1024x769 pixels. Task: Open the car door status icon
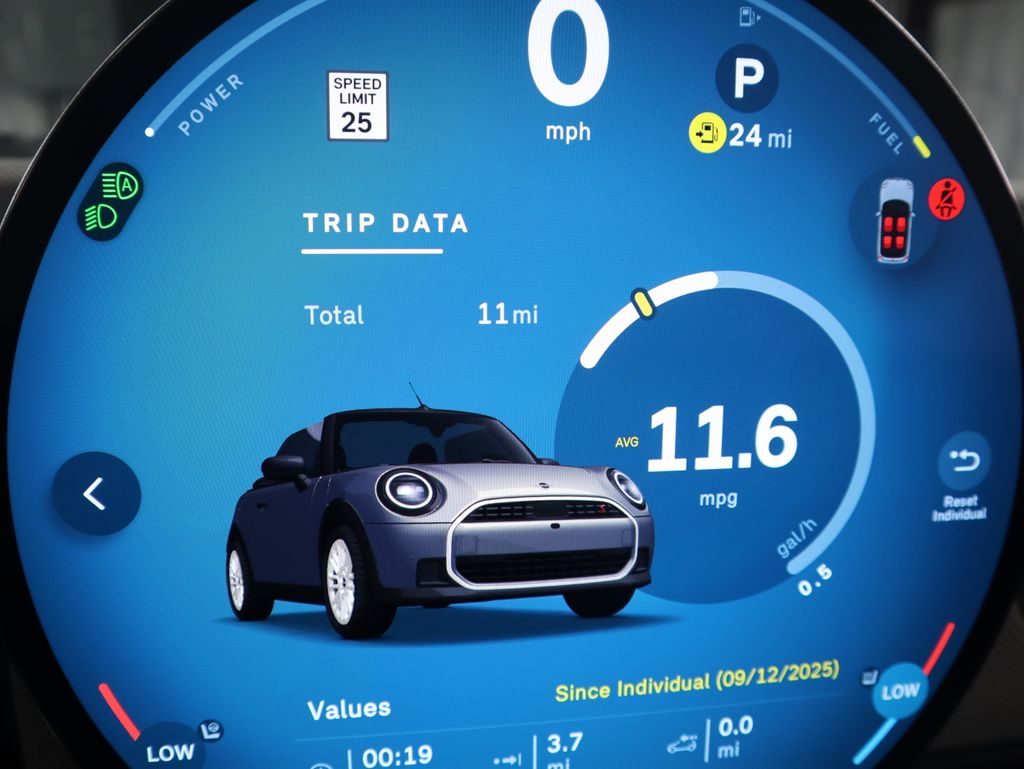pyautogui.click(x=894, y=221)
